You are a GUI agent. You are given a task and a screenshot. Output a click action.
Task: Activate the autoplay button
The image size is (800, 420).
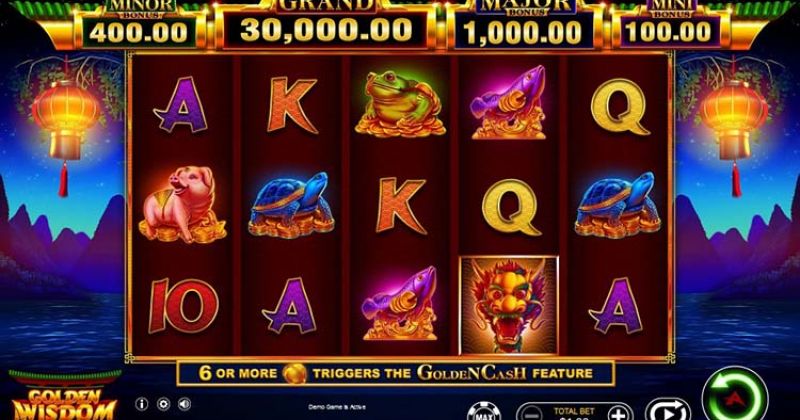662,409
